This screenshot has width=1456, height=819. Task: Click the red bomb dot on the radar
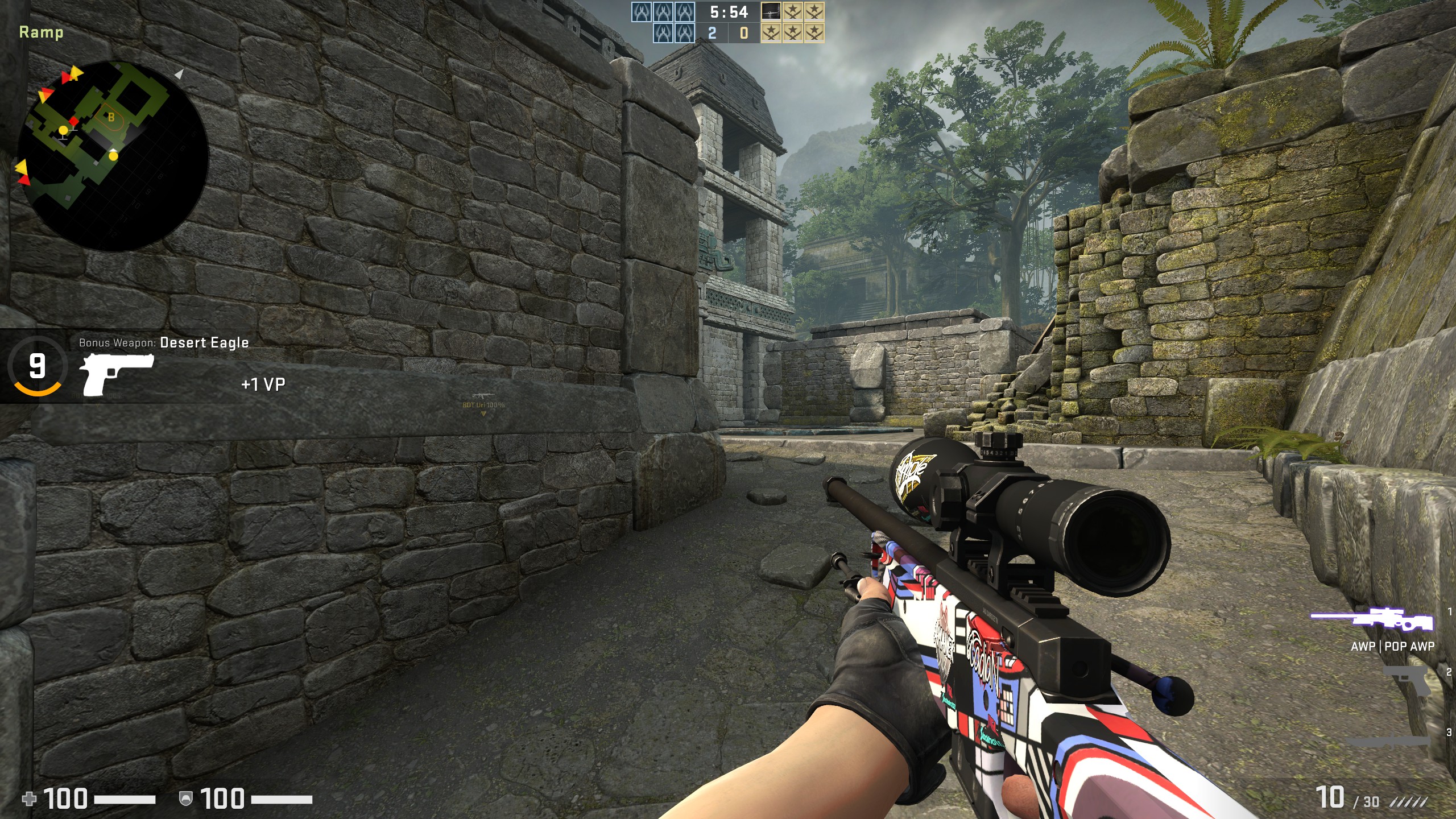(x=74, y=121)
